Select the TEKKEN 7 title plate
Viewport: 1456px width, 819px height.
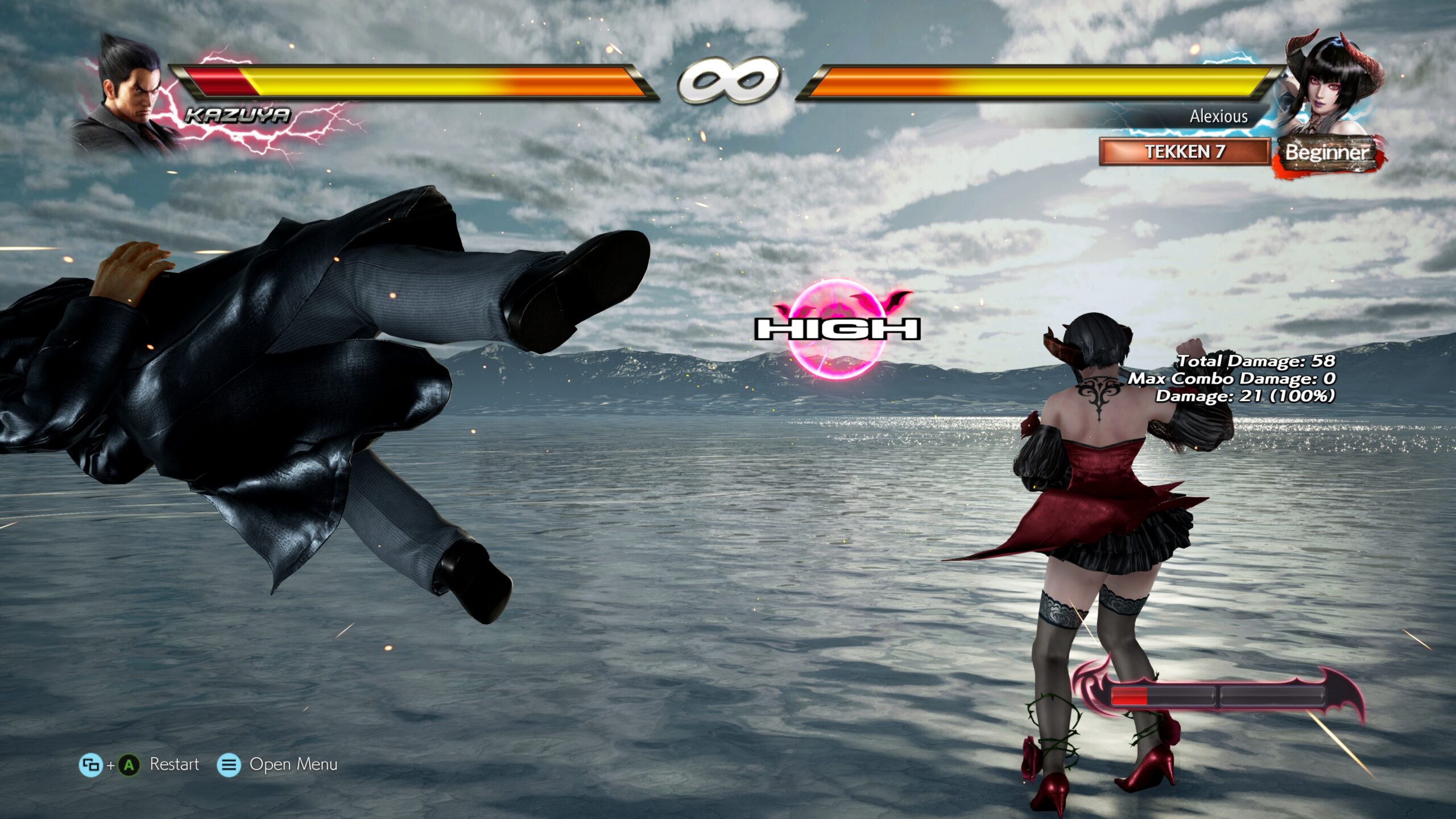[1184, 152]
